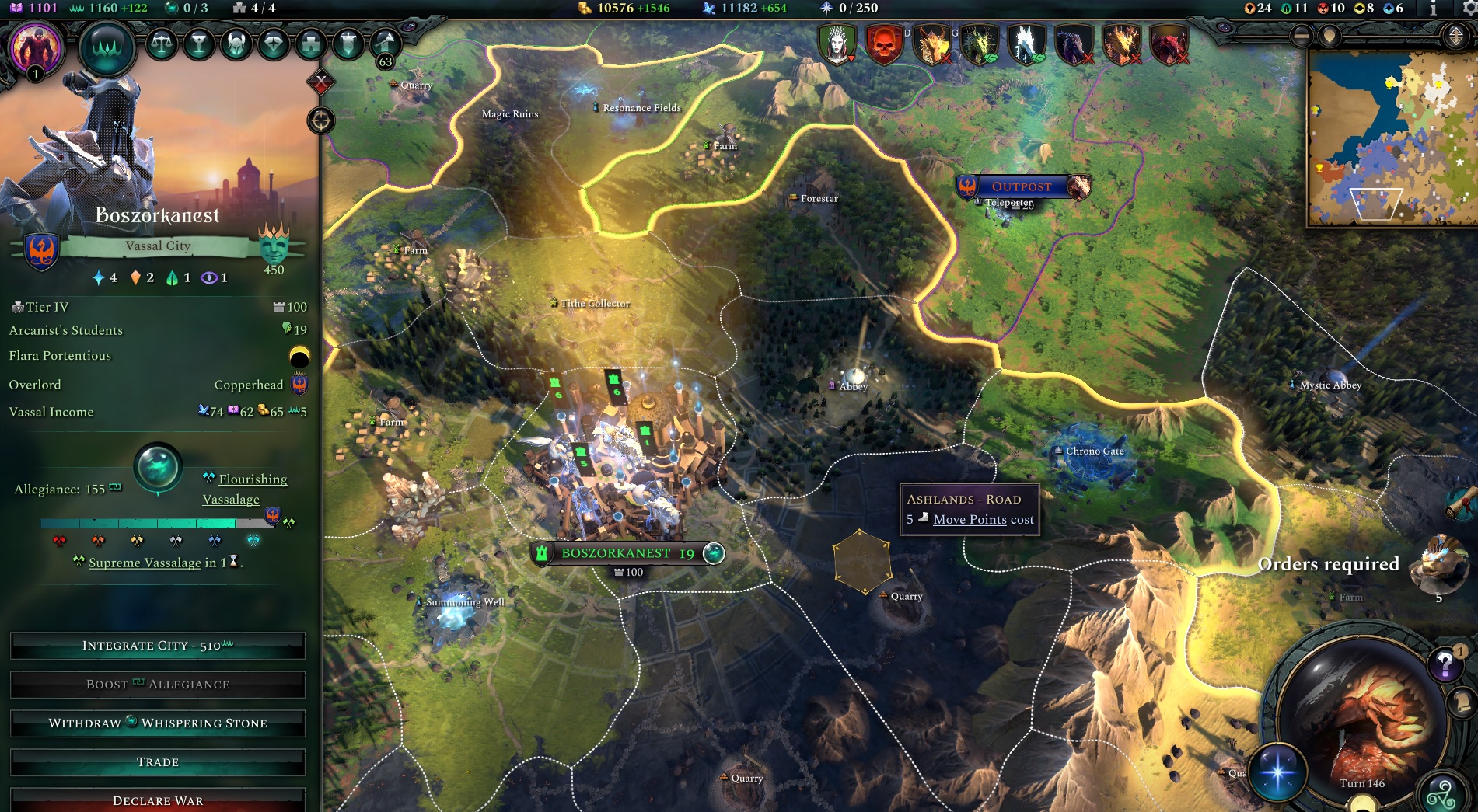Open the Flourishing Vassalage link
Viewport: 1478px width, 812px height.
tap(250, 489)
